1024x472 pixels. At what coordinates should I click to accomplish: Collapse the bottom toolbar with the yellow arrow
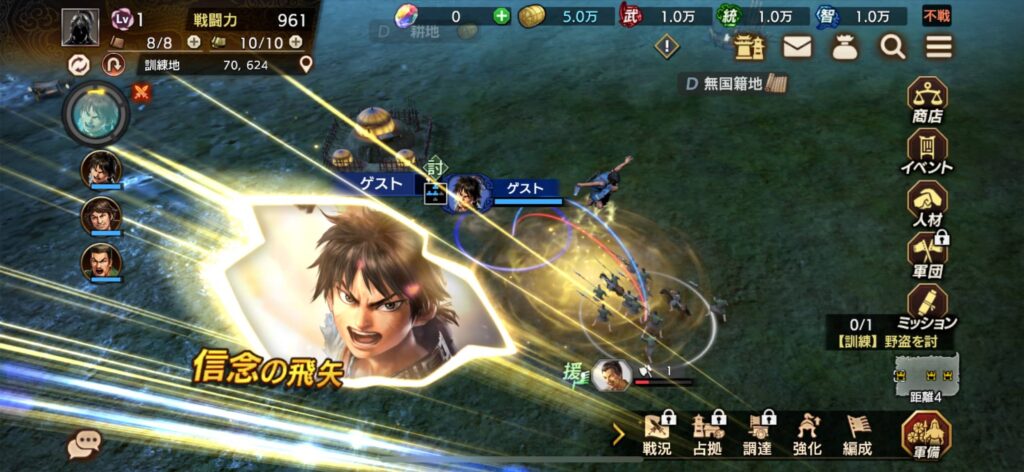pos(619,434)
